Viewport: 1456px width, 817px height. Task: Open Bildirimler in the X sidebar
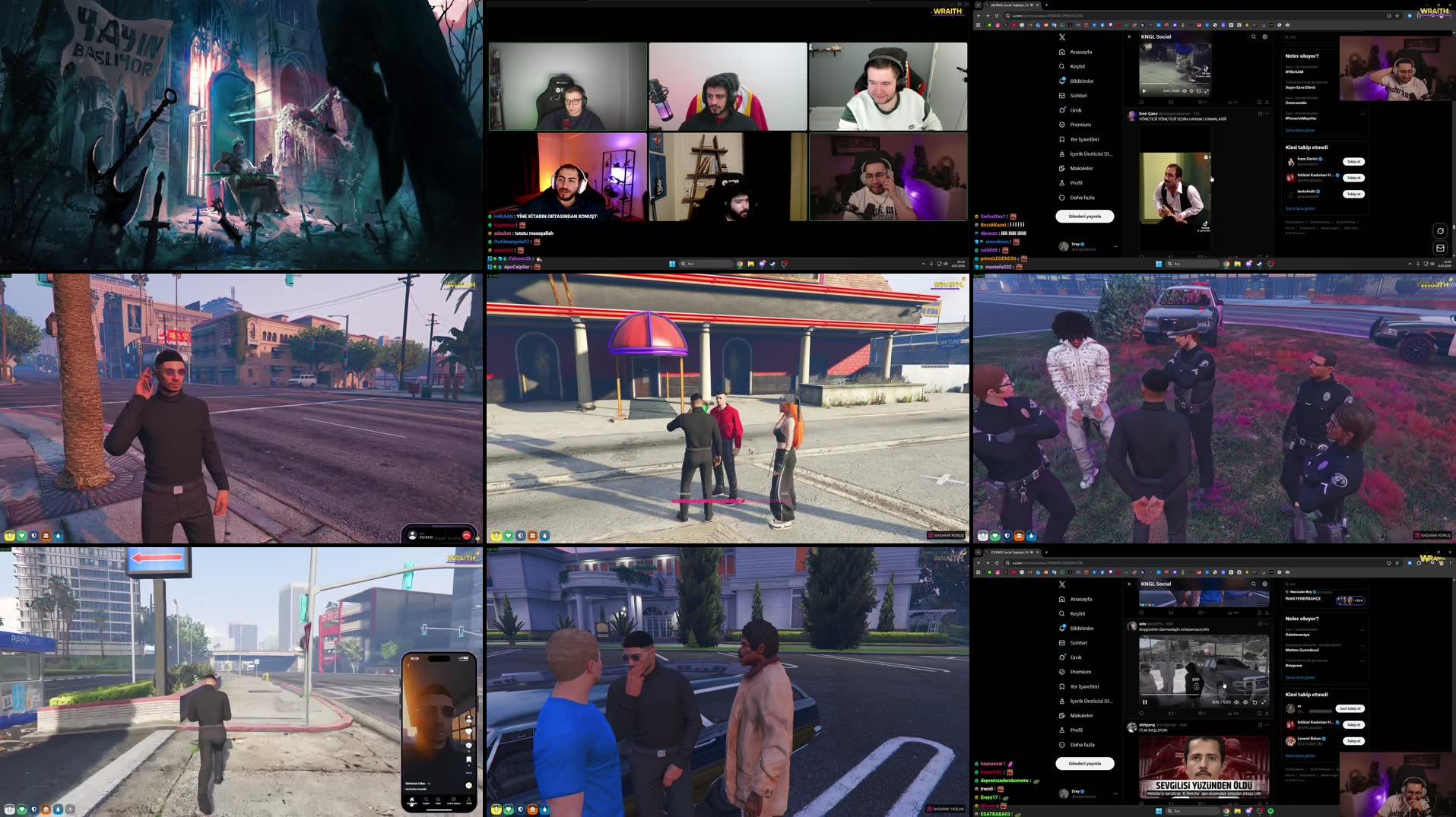[x=1078, y=80]
